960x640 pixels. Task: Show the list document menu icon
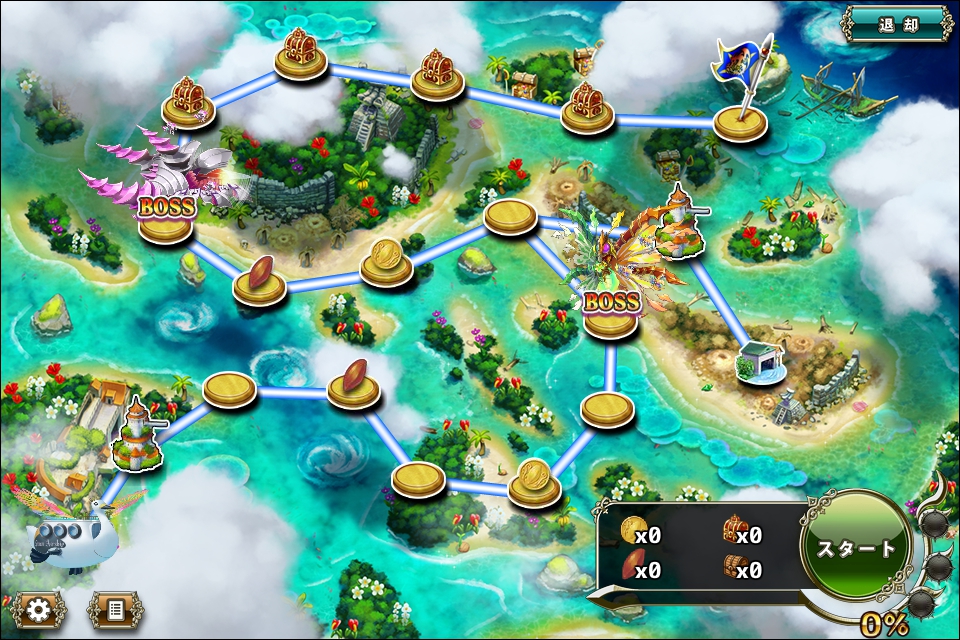(115, 609)
